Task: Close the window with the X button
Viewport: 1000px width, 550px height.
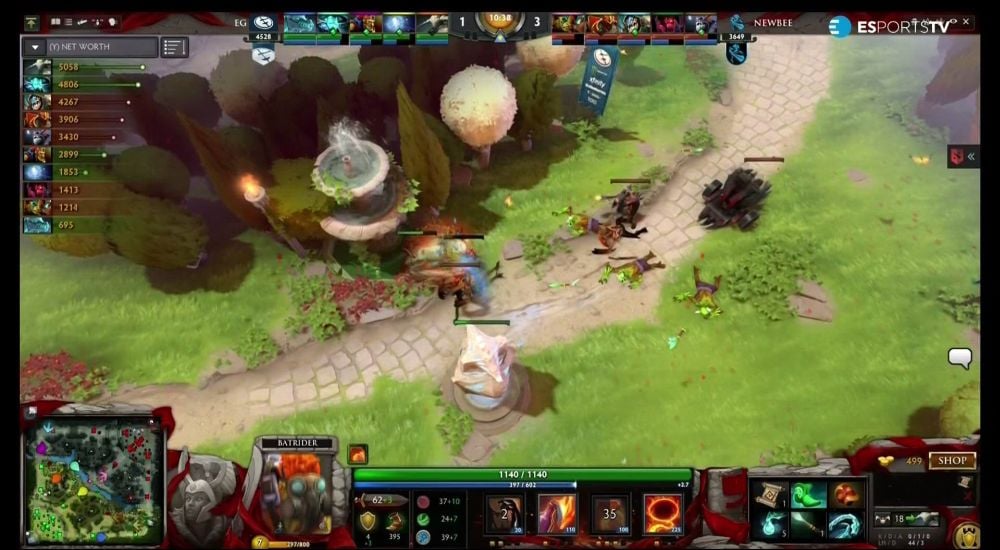Action: click(966, 22)
